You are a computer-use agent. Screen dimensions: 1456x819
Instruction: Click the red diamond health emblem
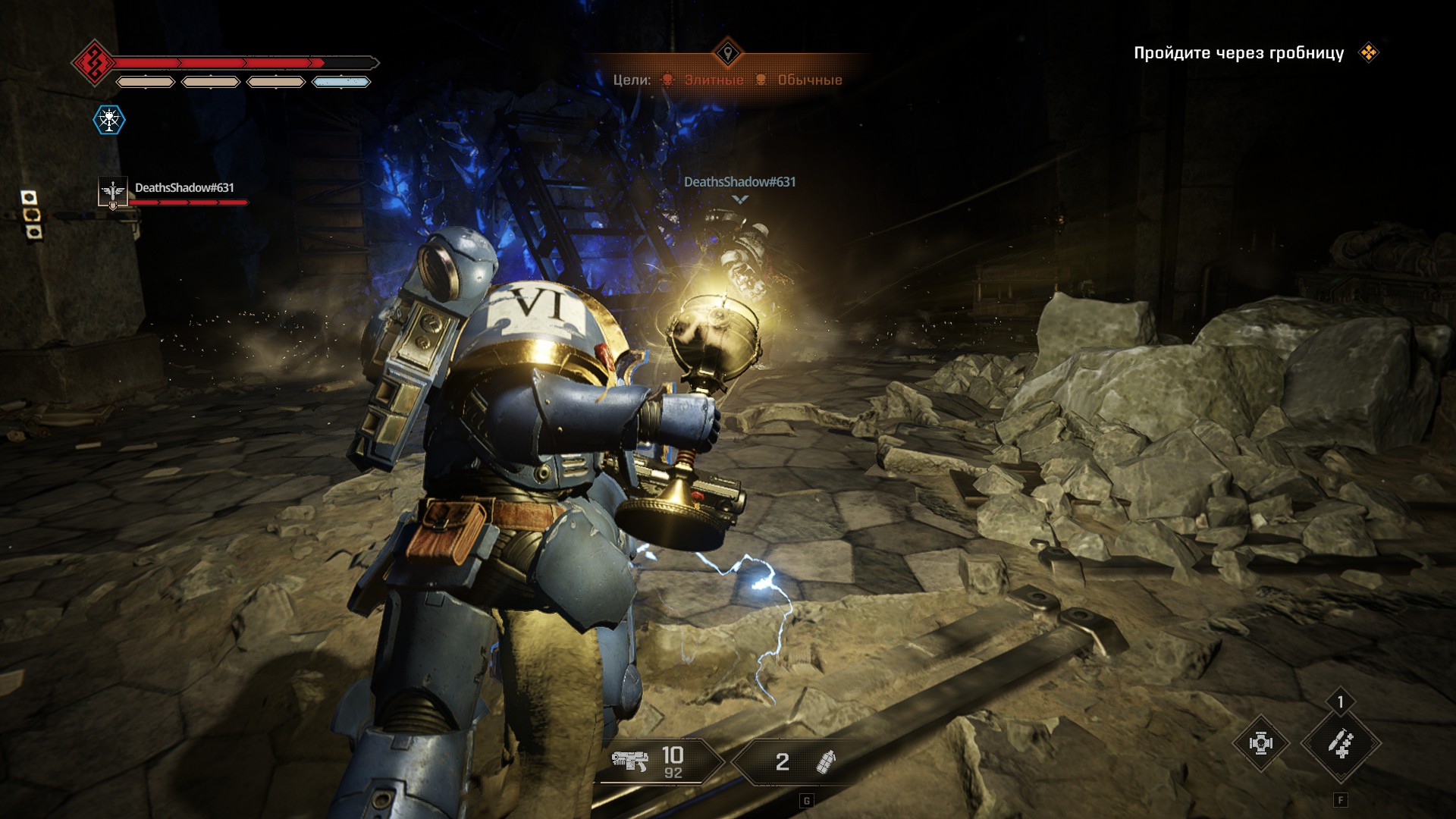[93, 62]
